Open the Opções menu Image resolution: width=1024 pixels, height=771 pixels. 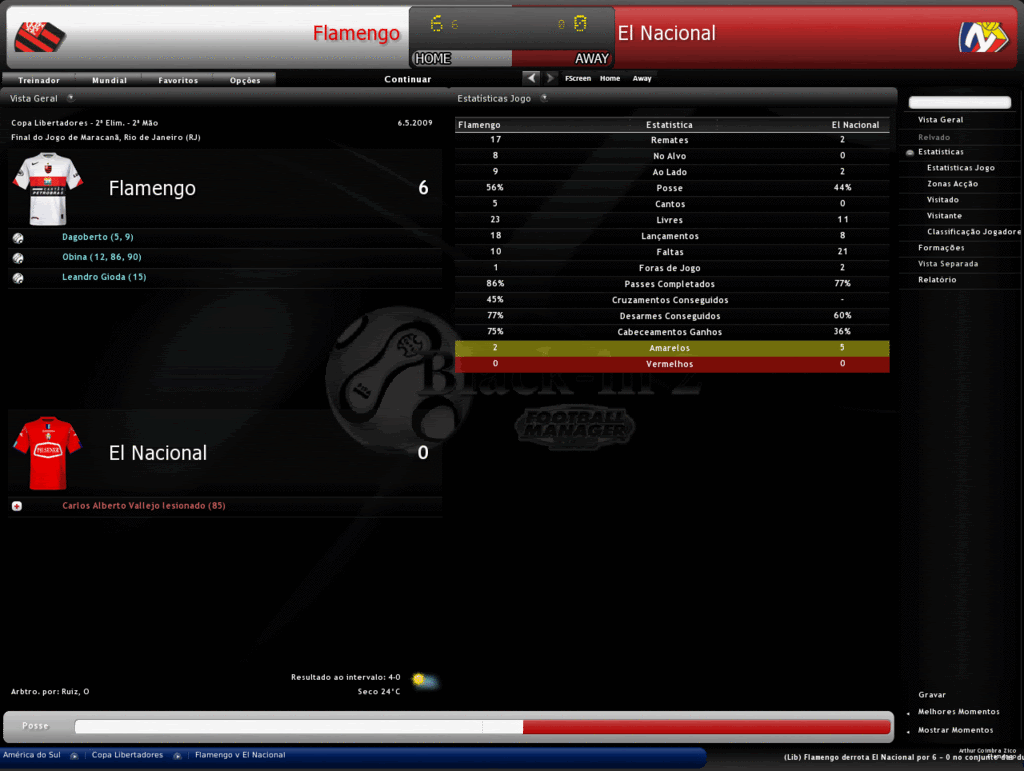[245, 80]
